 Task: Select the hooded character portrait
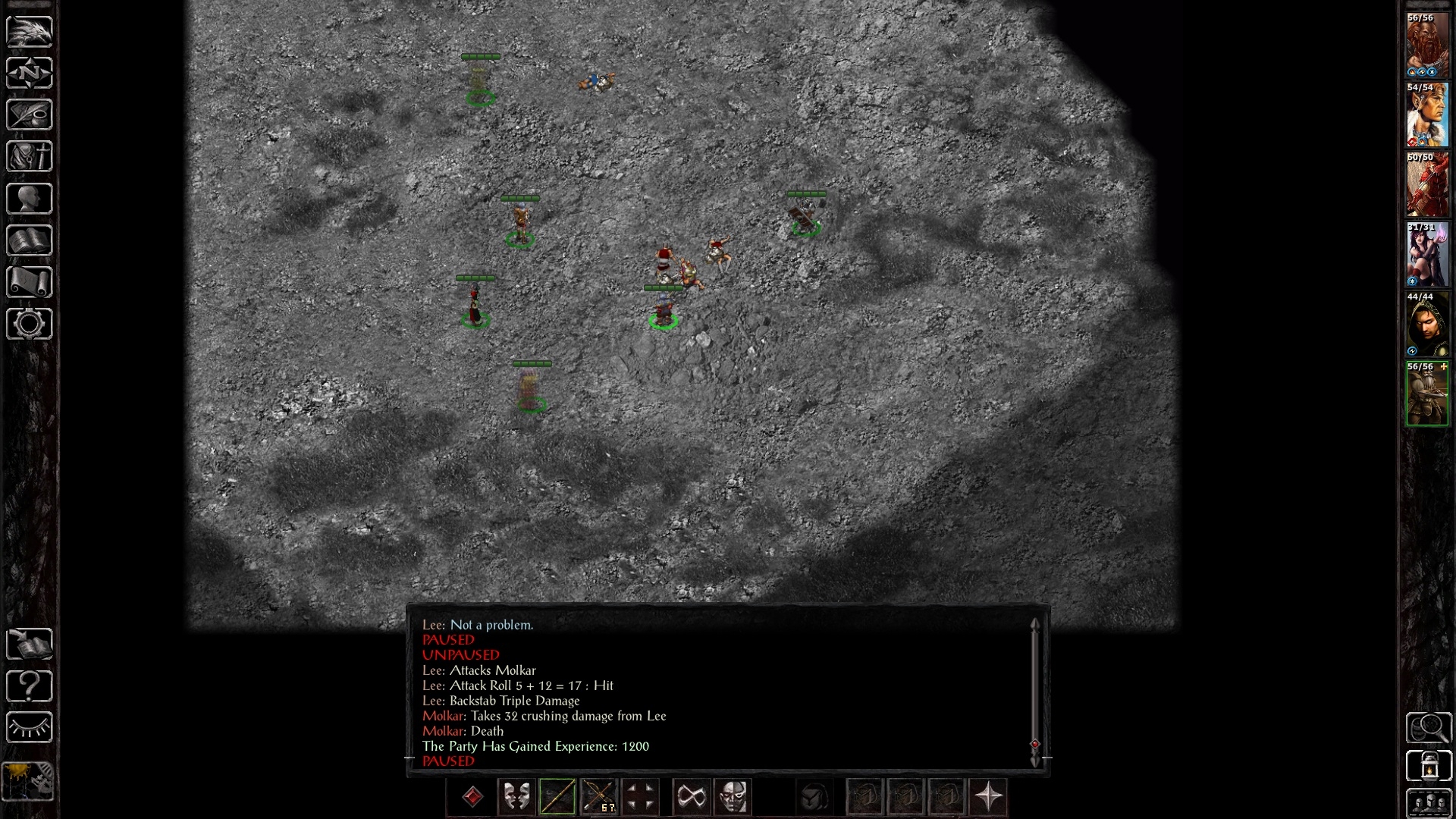pyautogui.click(x=1427, y=325)
